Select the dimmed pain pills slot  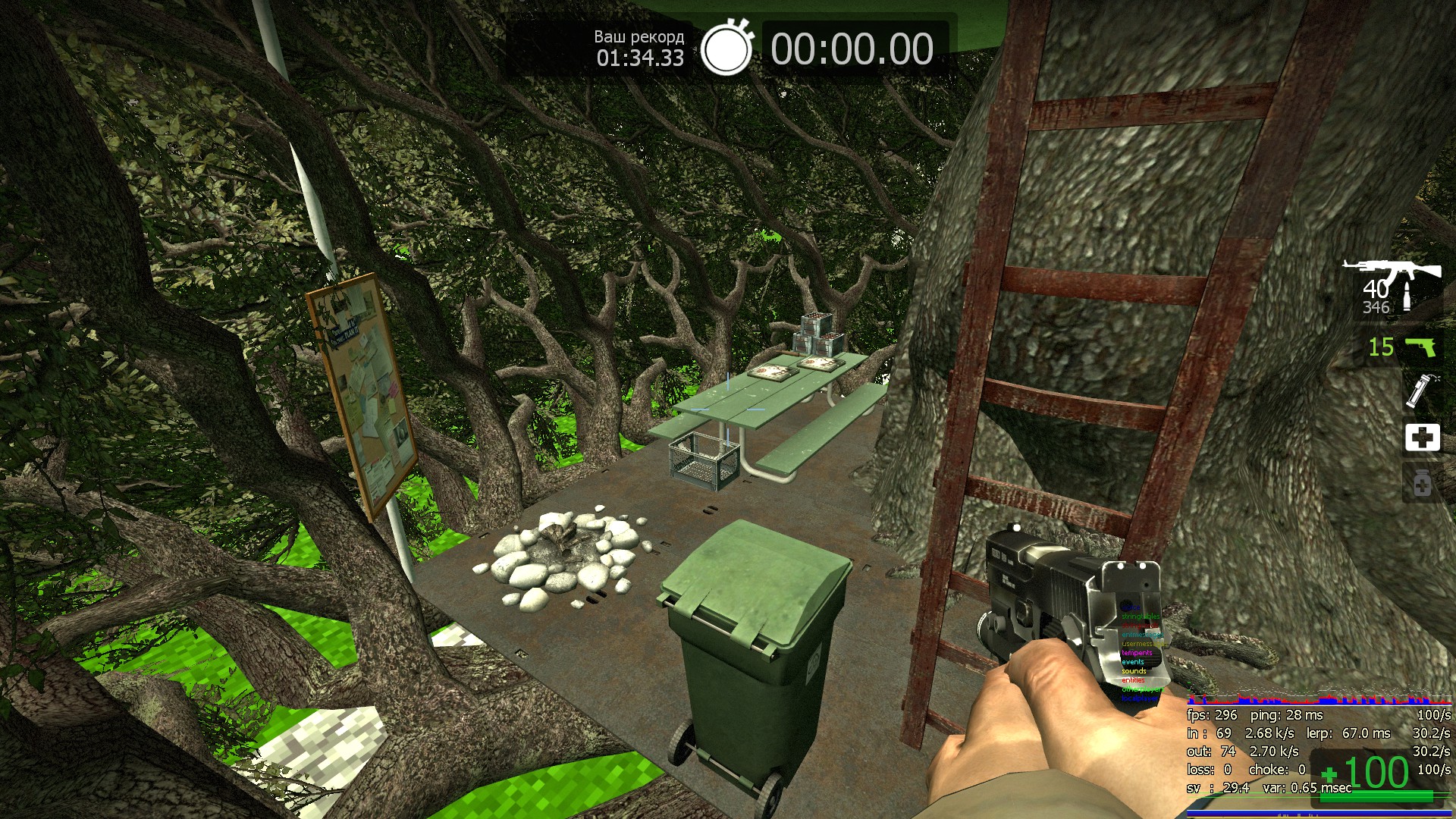click(x=1422, y=483)
